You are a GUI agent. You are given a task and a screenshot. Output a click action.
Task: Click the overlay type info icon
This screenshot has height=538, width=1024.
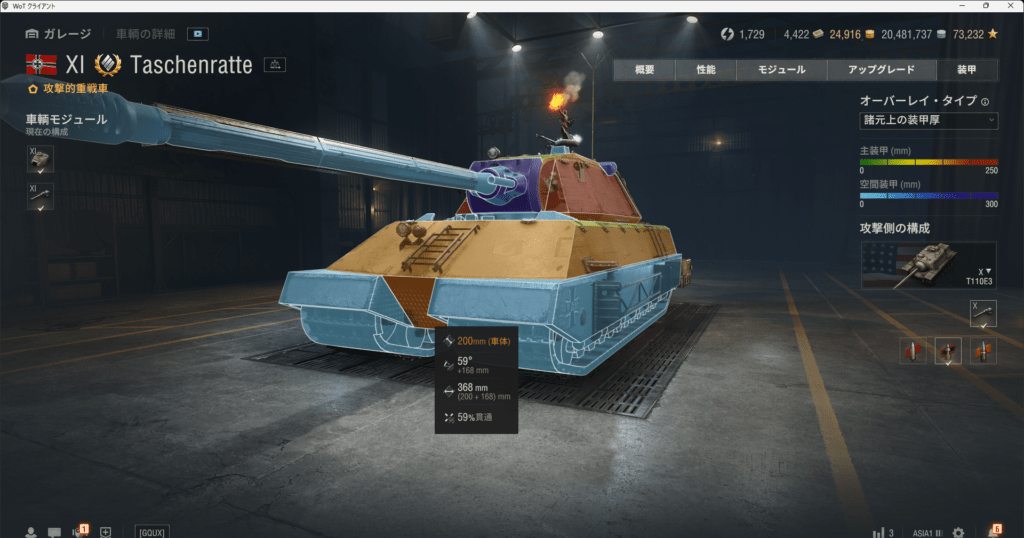(x=985, y=101)
